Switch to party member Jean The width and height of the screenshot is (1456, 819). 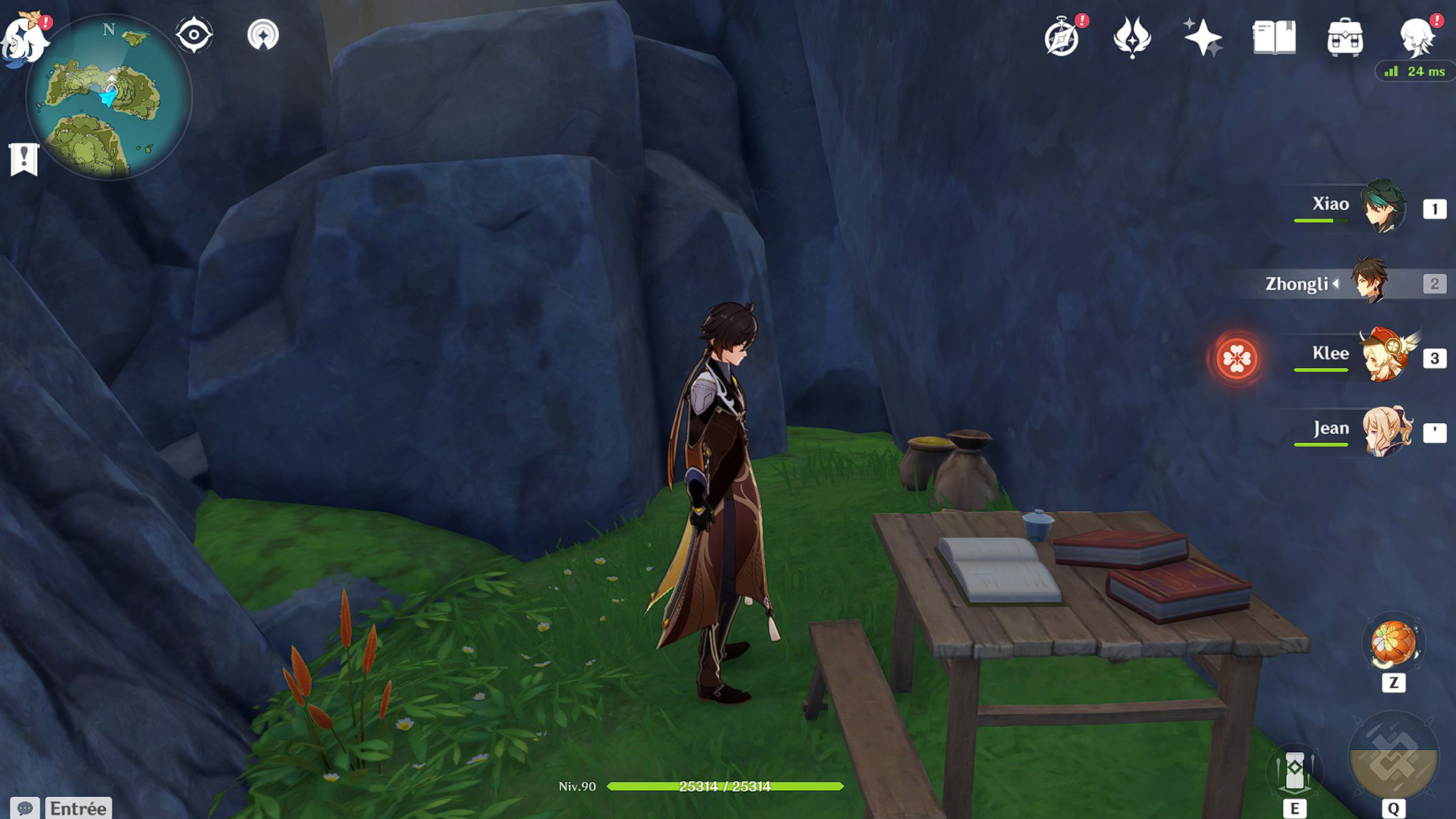click(x=1386, y=431)
